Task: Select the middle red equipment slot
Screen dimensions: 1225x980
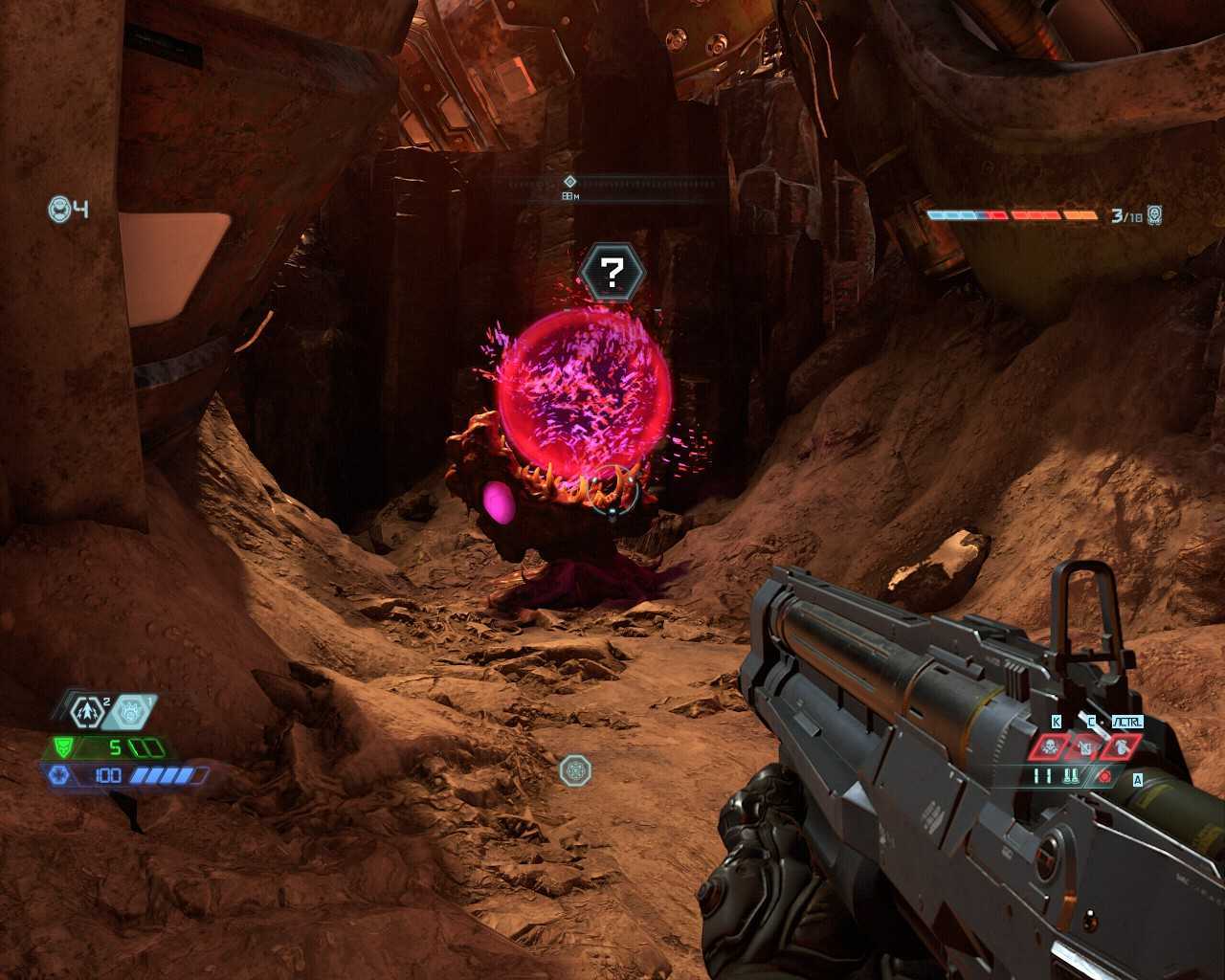Action: click(x=1084, y=747)
